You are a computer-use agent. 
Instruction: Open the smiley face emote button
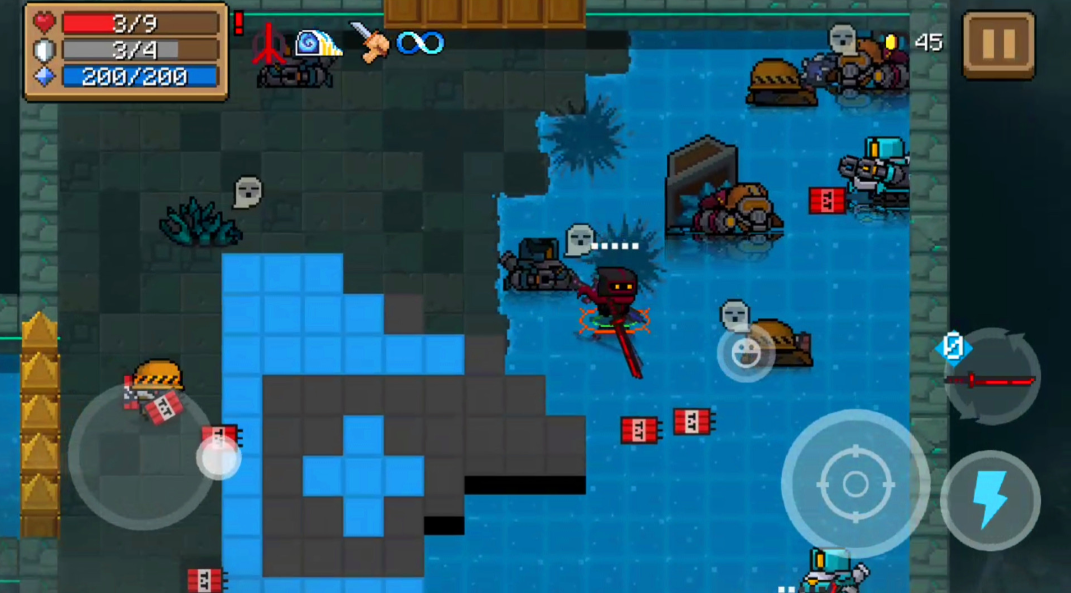coord(744,353)
